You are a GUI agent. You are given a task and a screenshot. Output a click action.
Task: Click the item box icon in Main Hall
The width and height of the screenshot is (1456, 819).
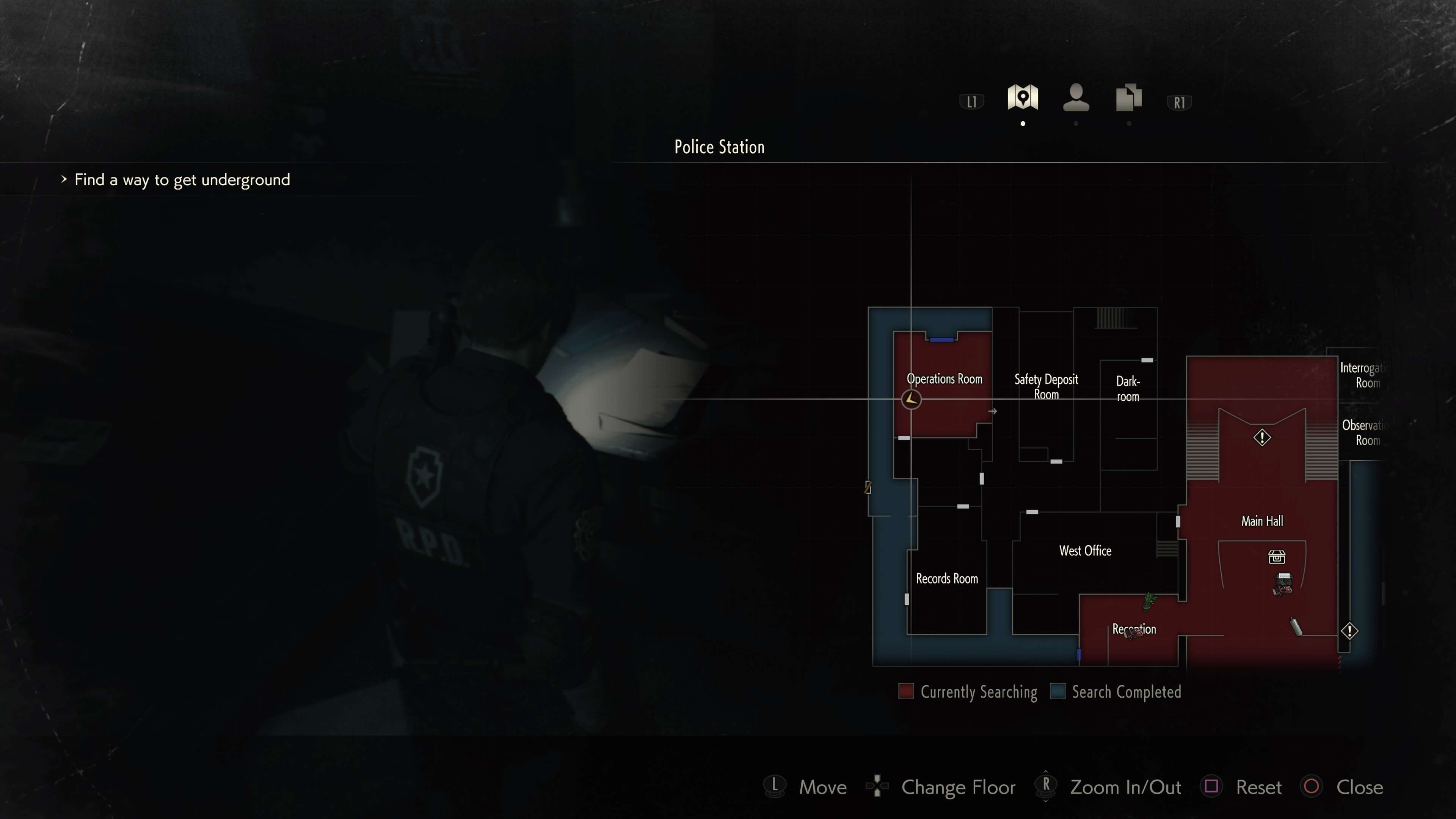[x=1276, y=557]
